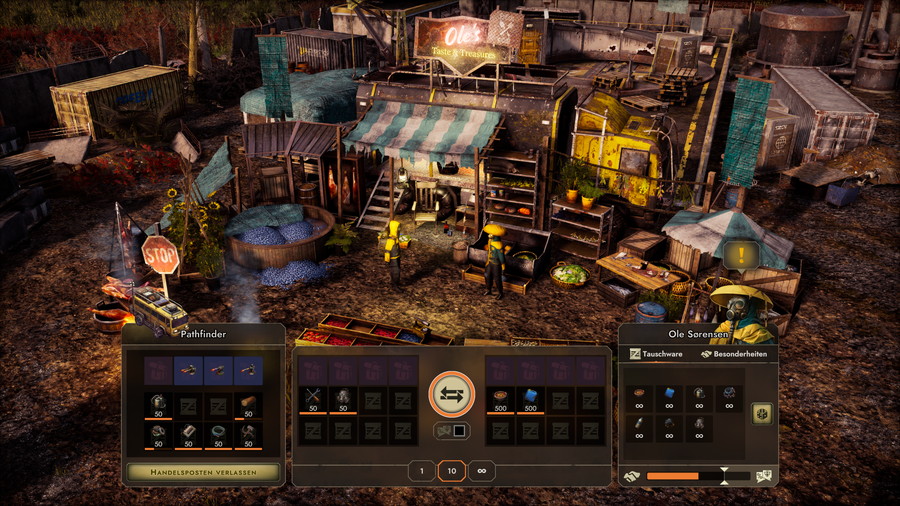Select the food bowl offered for 500

(501, 399)
